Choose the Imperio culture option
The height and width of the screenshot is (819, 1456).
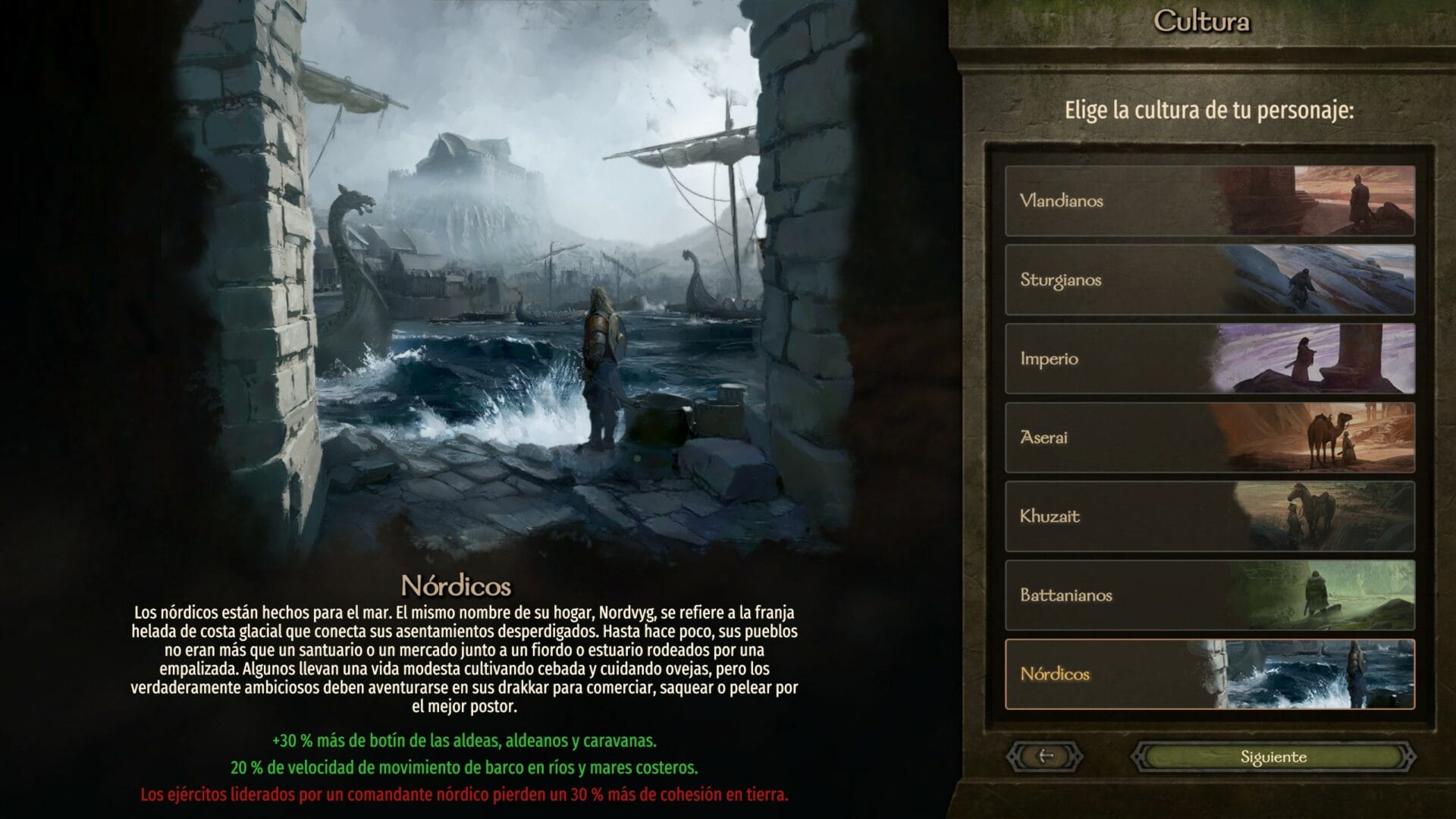pos(1137,359)
